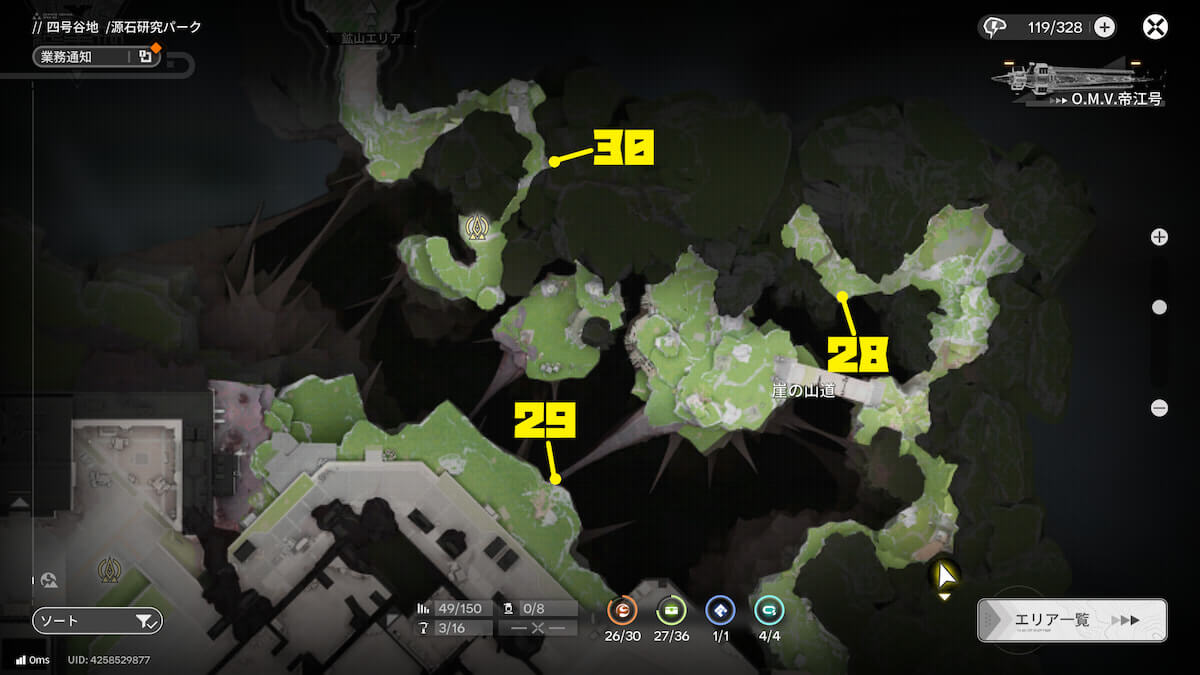Screen dimensions: 1200x675
Task: Add stamina with the plus button
Action: tap(1104, 27)
